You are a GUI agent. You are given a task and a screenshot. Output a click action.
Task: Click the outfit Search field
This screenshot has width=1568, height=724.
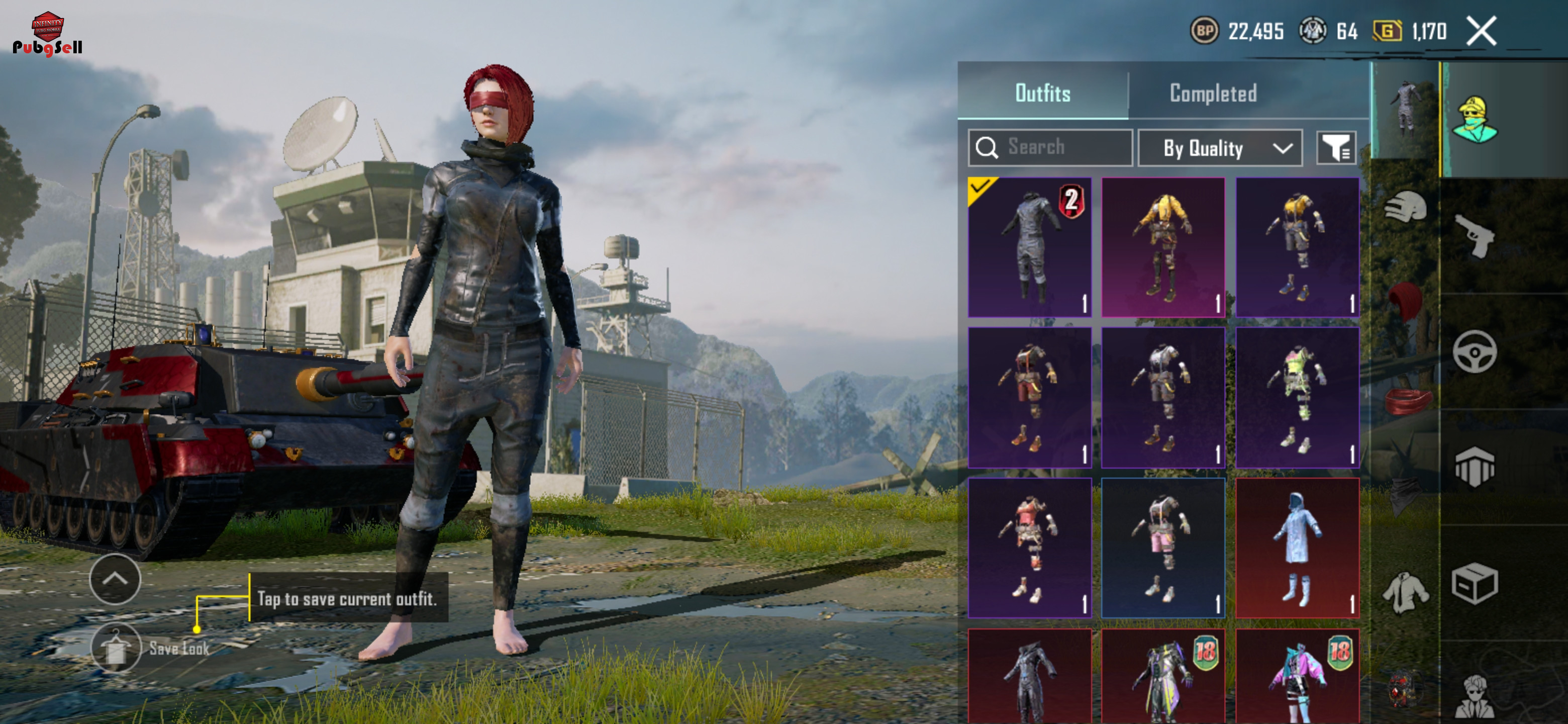pyautogui.click(x=1050, y=147)
